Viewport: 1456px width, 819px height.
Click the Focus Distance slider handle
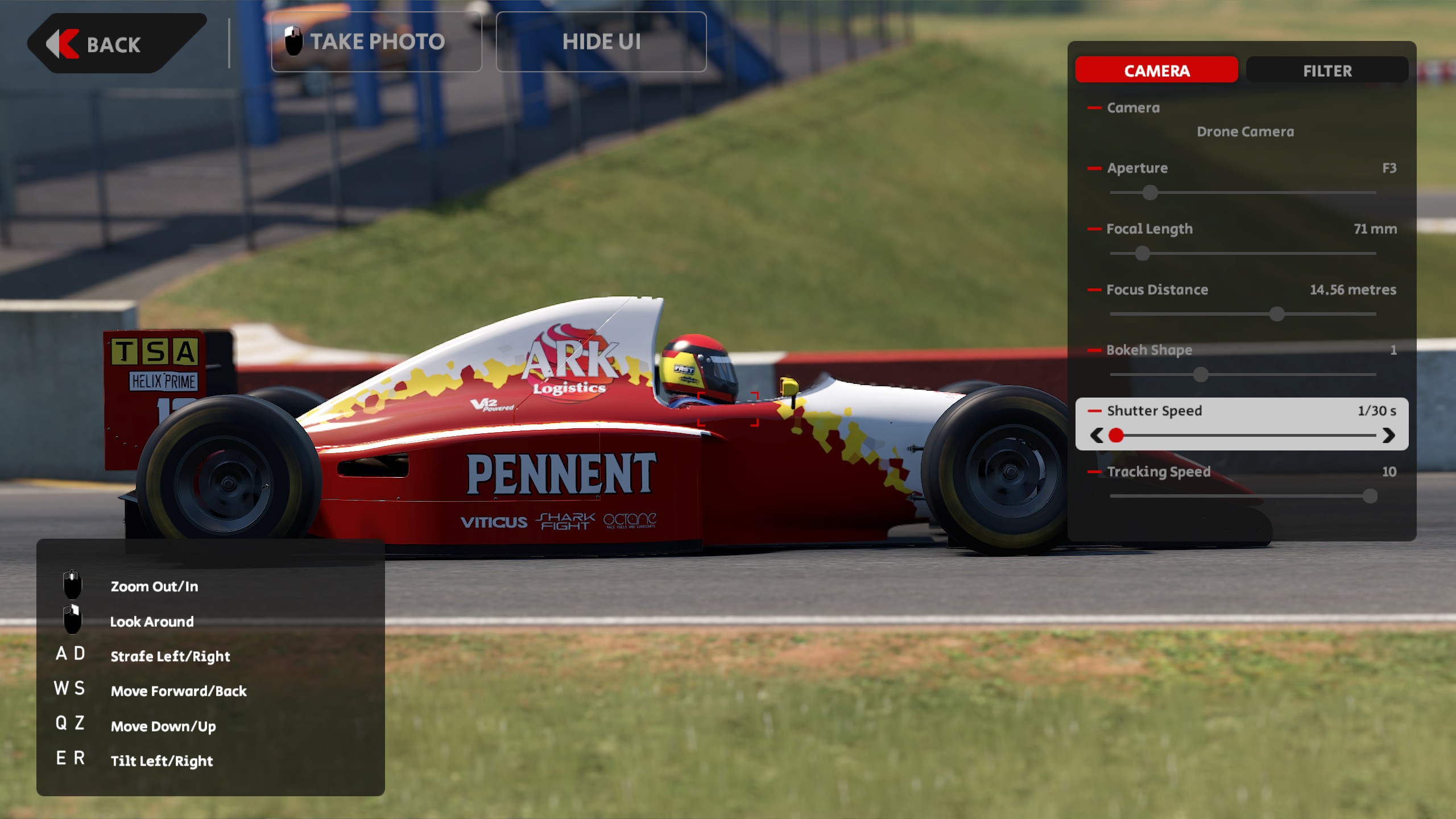click(x=1277, y=314)
